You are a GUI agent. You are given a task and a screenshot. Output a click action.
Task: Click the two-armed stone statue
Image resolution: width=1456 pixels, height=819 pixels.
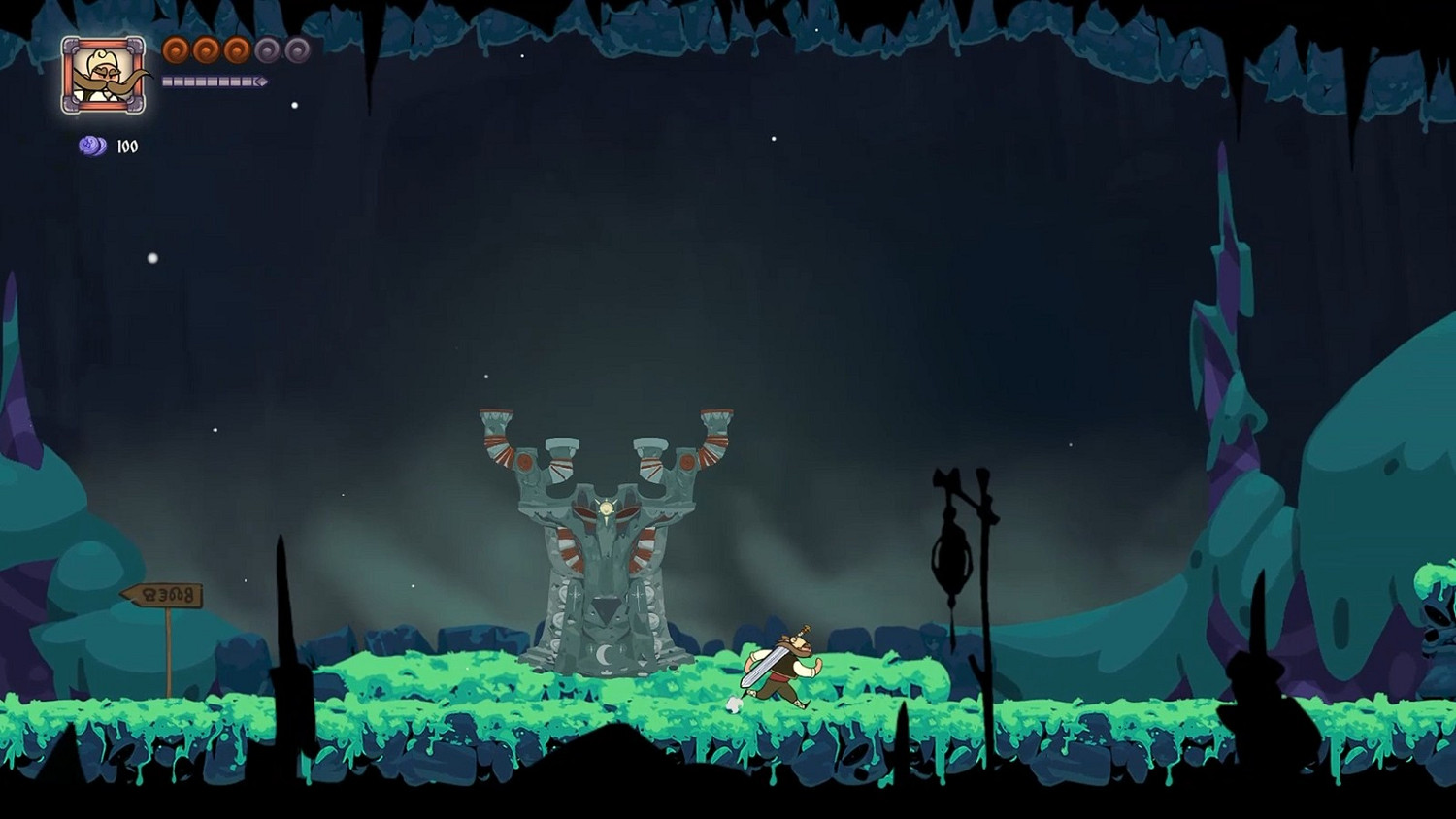[x=604, y=543]
